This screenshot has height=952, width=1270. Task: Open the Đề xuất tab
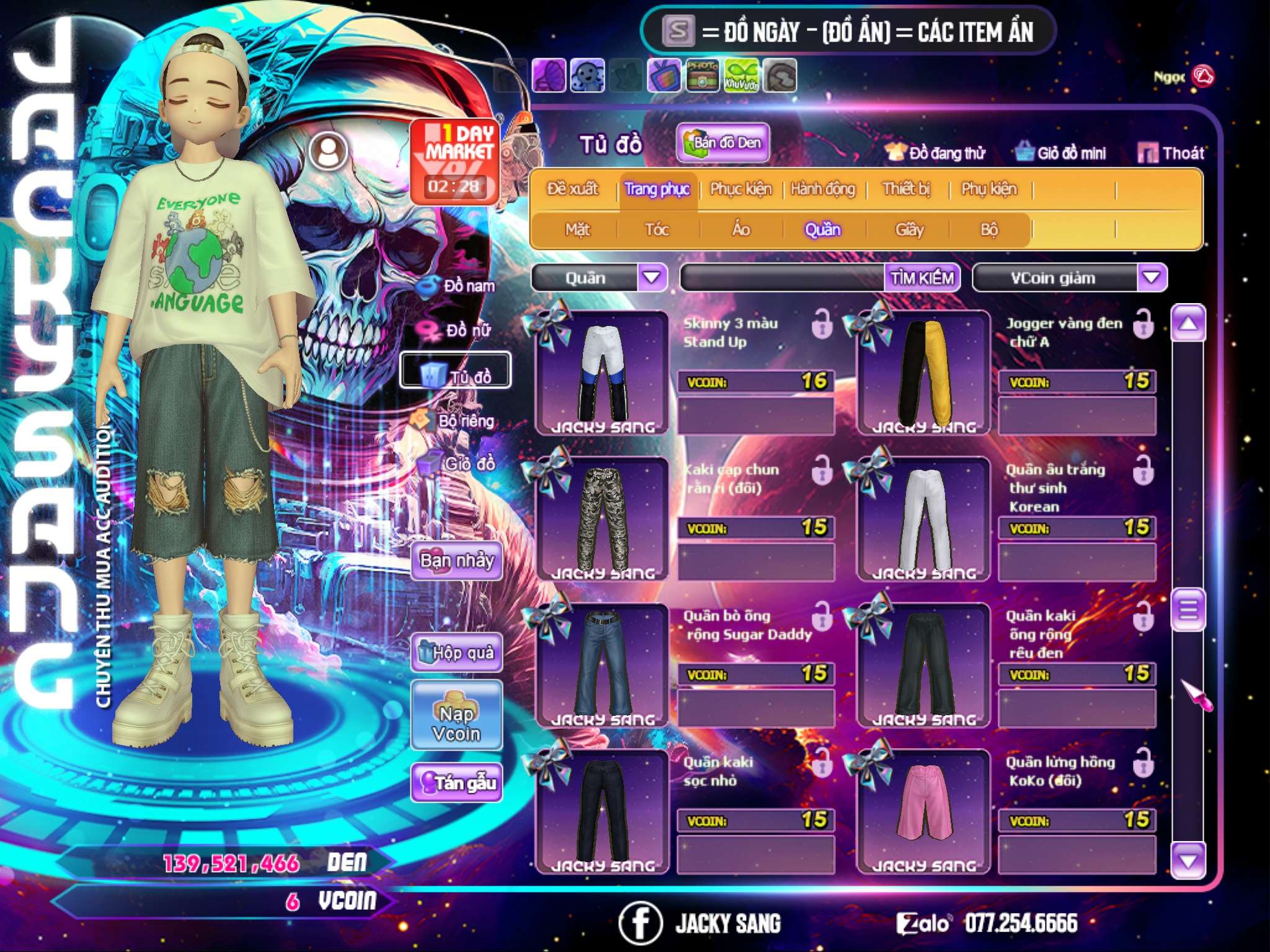pos(572,189)
